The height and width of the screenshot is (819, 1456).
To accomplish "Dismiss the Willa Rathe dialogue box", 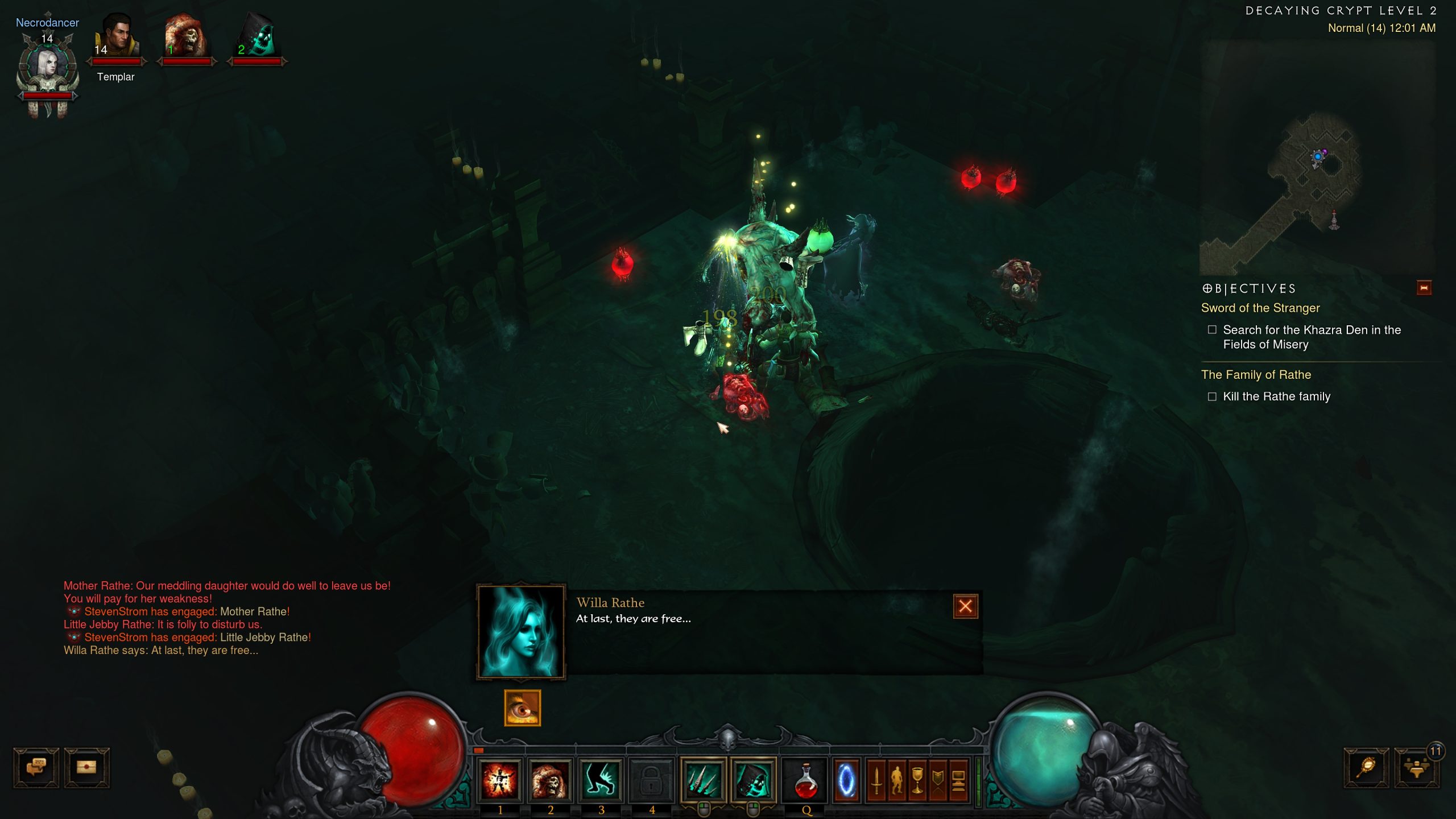I will pos(965,607).
